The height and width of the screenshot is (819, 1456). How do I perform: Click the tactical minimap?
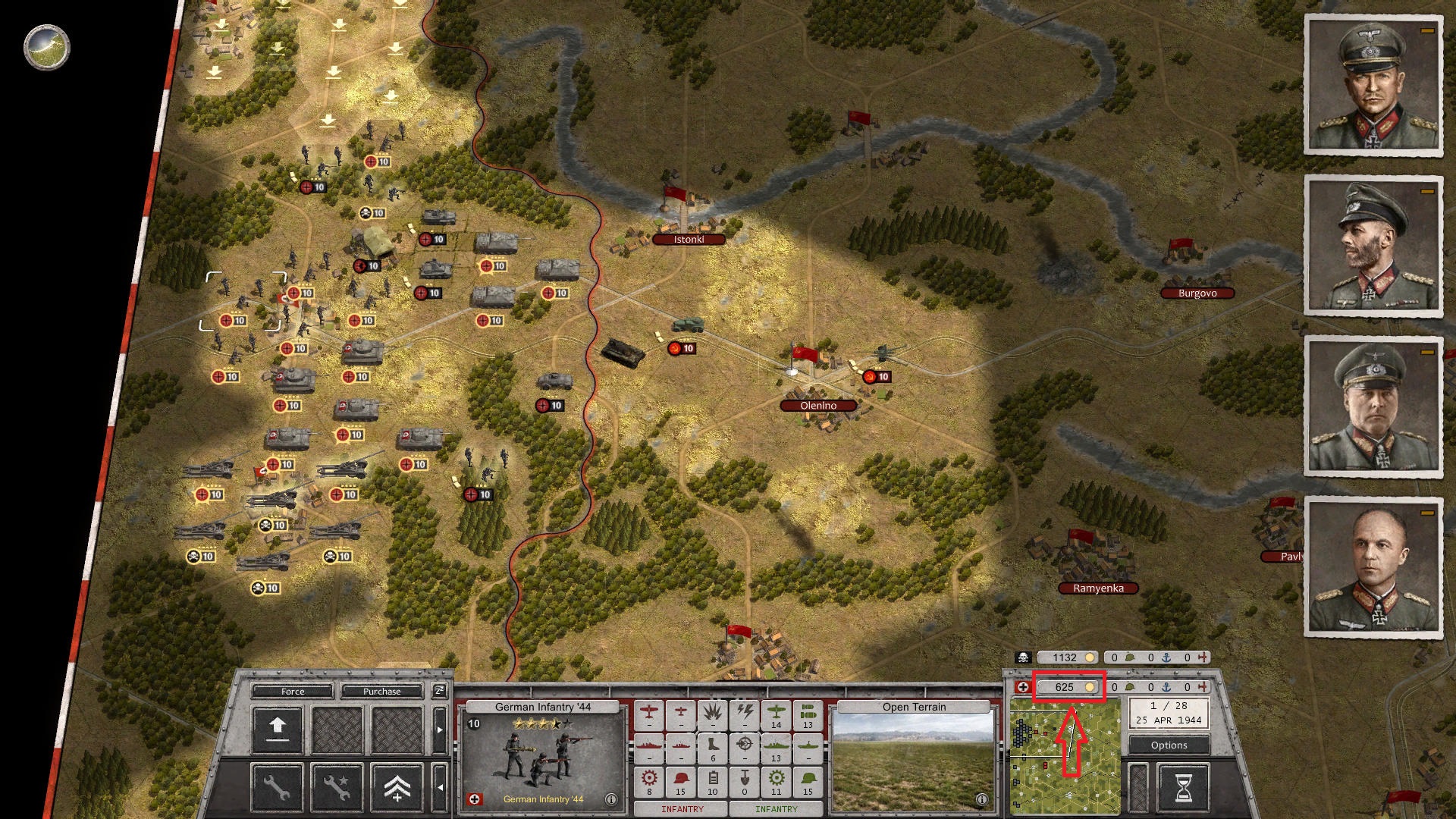(1065, 755)
